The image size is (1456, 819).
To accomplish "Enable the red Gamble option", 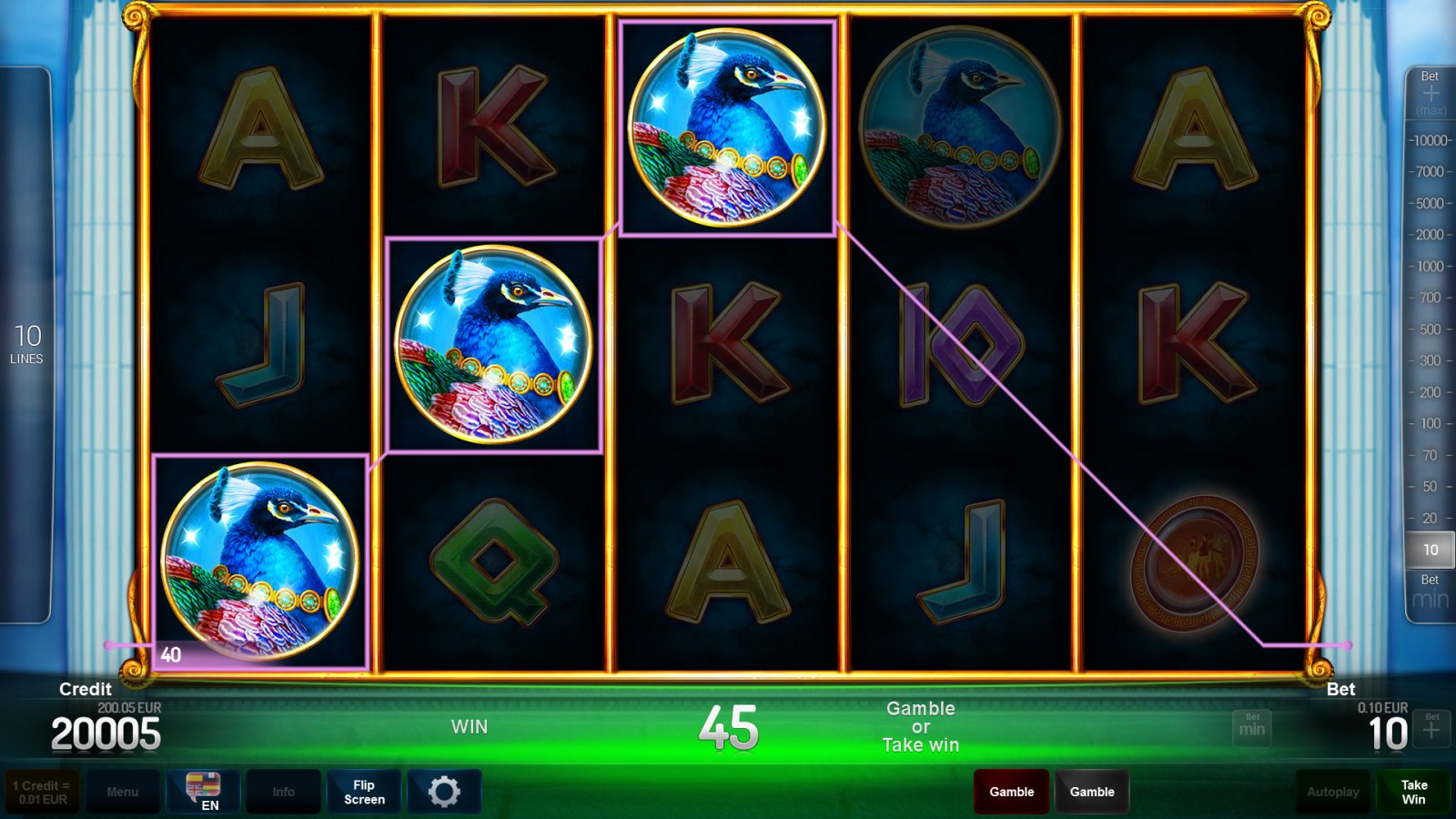I will coord(1010,791).
